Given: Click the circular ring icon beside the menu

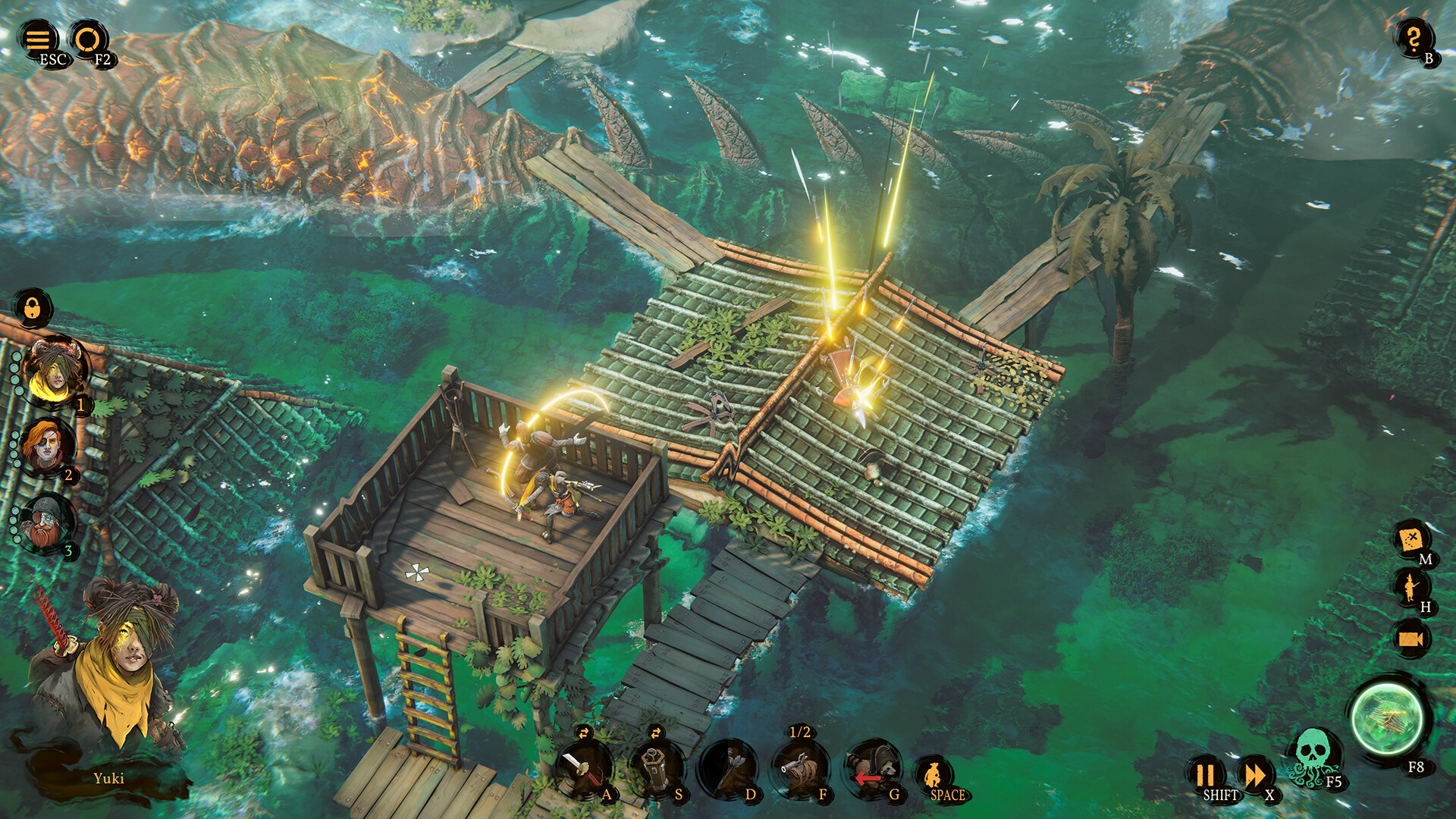Looking at the screenshot, I should tap(87, 38).
